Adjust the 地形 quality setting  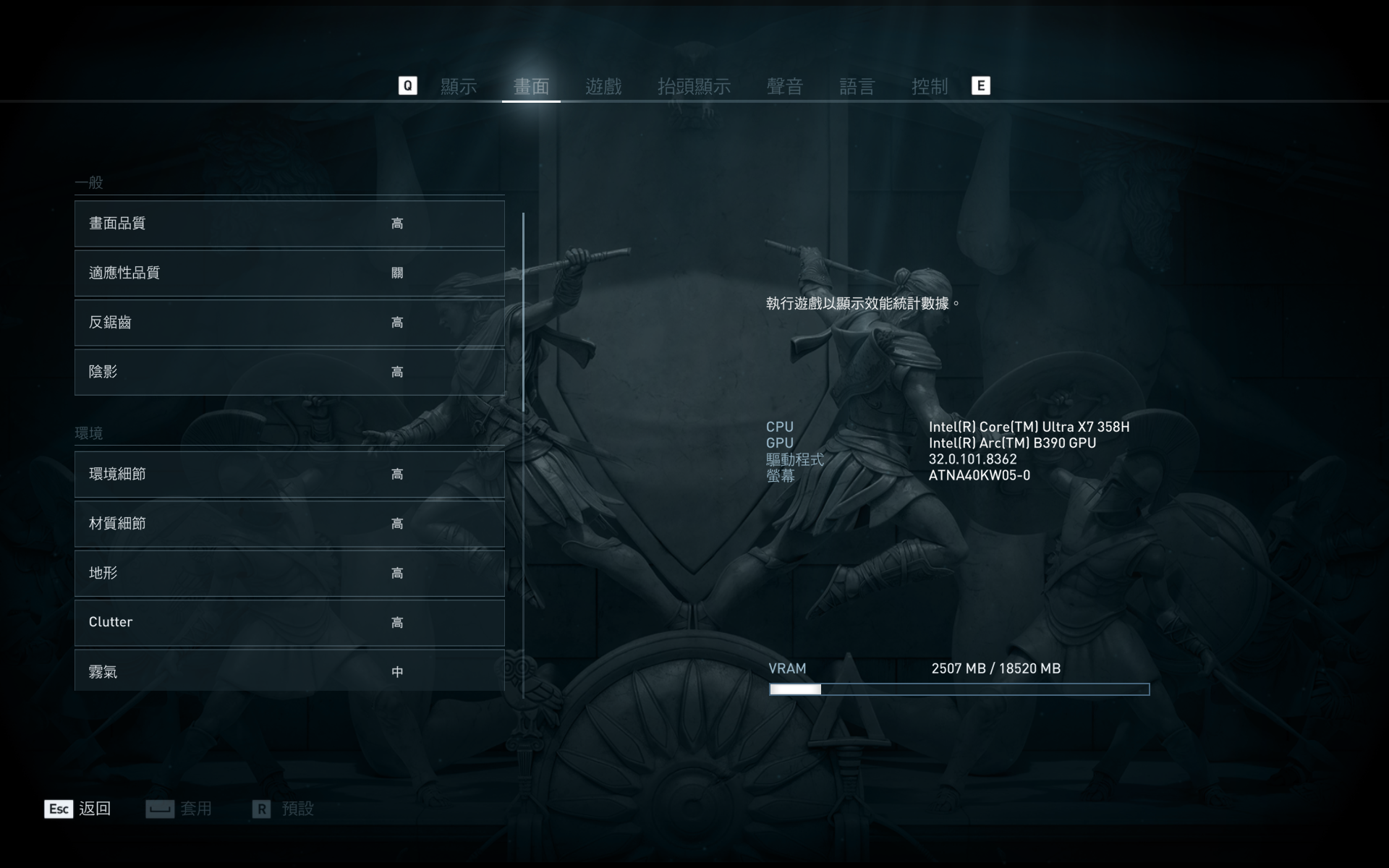coord(289,574)
